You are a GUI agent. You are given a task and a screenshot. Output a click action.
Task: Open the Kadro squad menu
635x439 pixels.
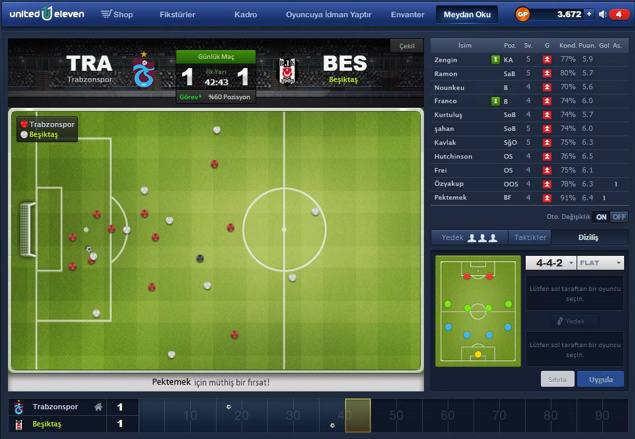[245, 15]
